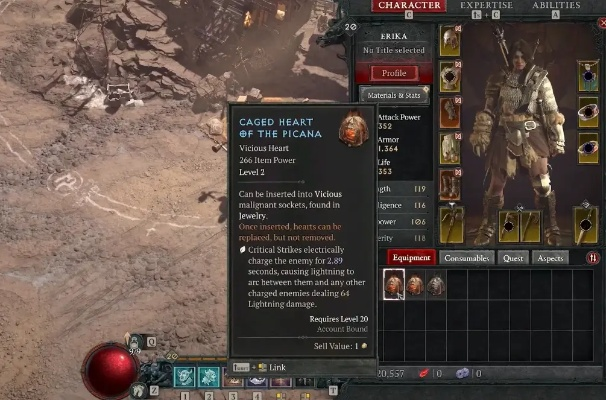Switch to the Abilities tab
The width and height of the screenshot is (606, 400).
click(x=556, y=6)
